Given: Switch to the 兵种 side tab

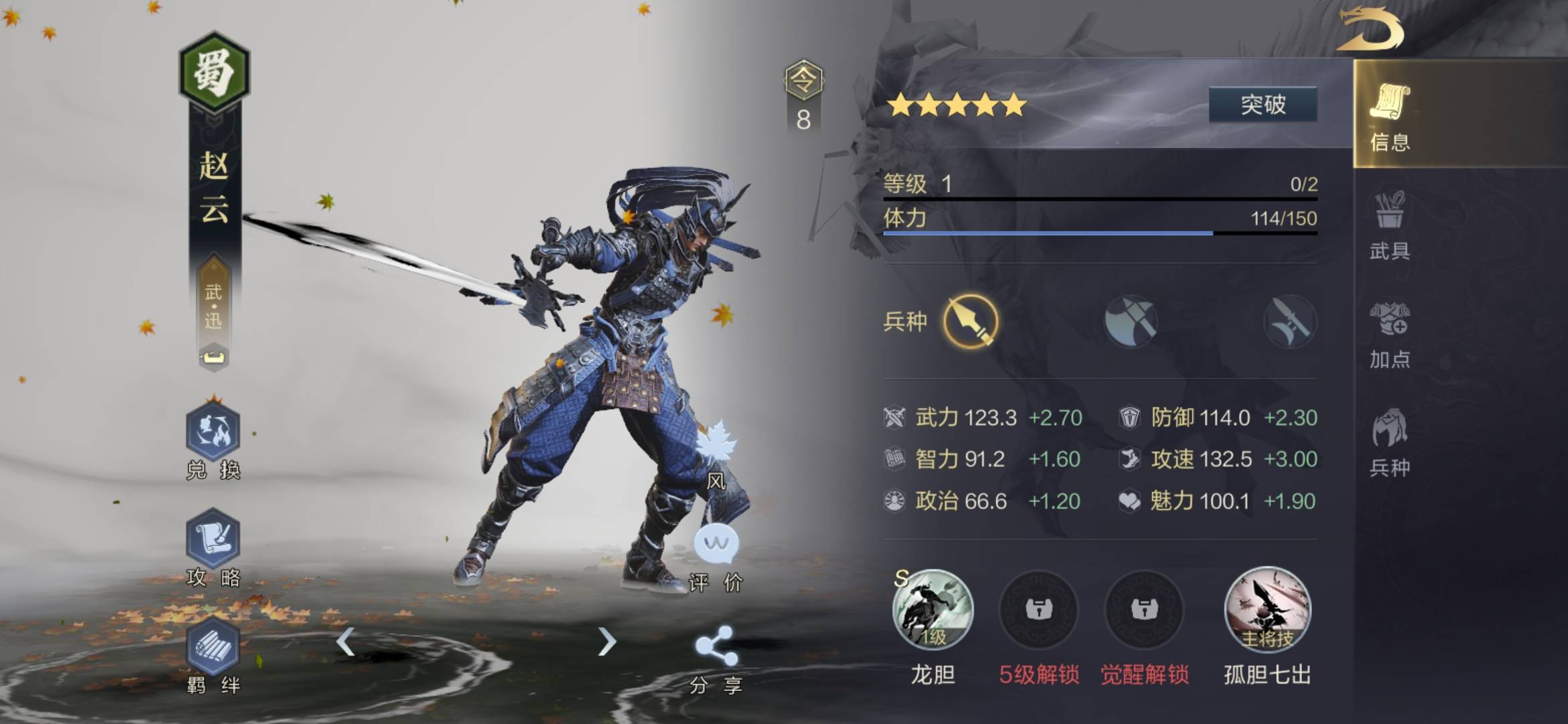Looking at the screenshot, I should tap(1390, 441).
